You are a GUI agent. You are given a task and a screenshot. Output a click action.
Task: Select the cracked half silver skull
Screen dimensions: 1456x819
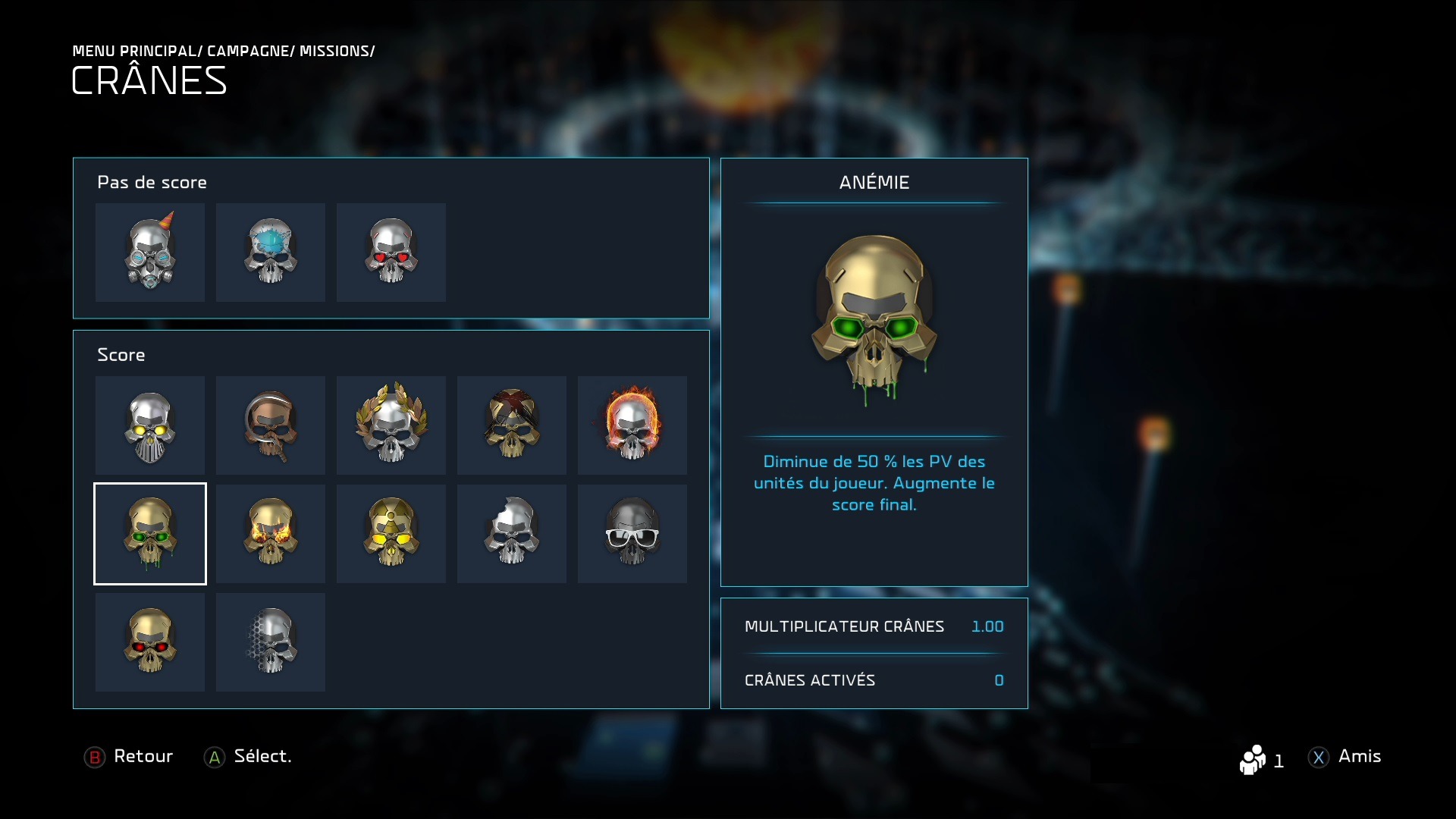pos(512,534)
